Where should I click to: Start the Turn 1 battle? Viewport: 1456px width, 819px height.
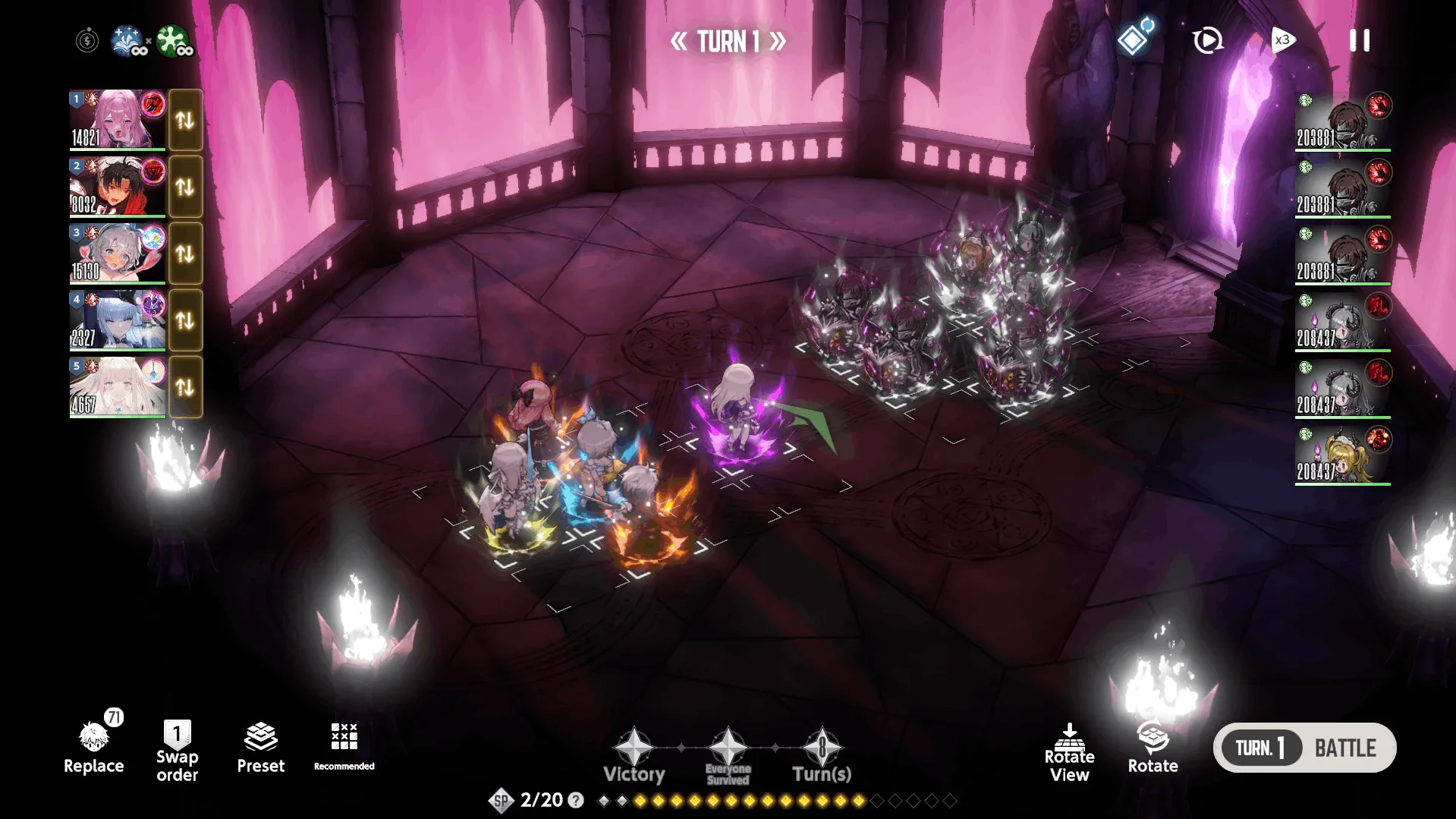(1304, 748)
